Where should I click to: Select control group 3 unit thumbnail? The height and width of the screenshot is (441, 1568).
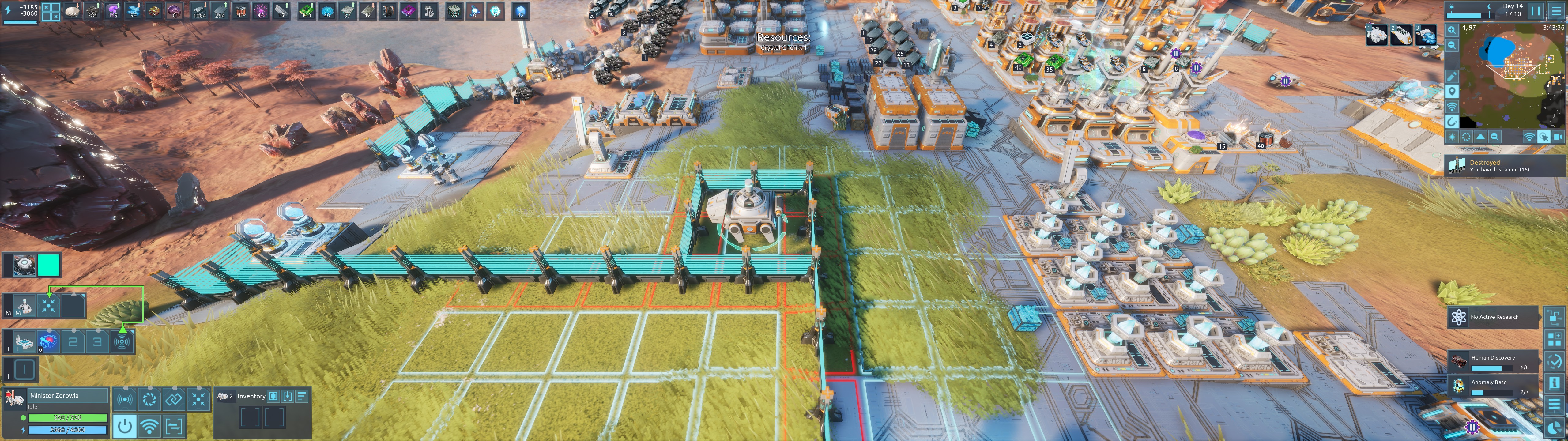[x=1425, y=35]
